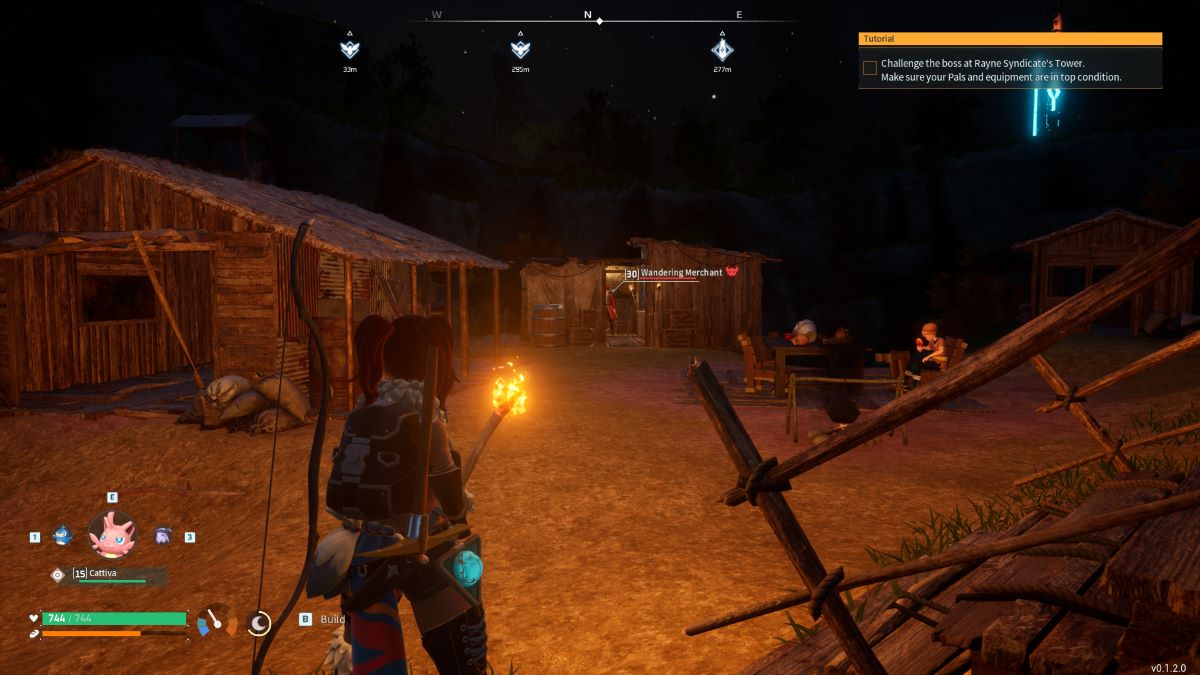Choose the blue penguin pal icon

point(61,536)
